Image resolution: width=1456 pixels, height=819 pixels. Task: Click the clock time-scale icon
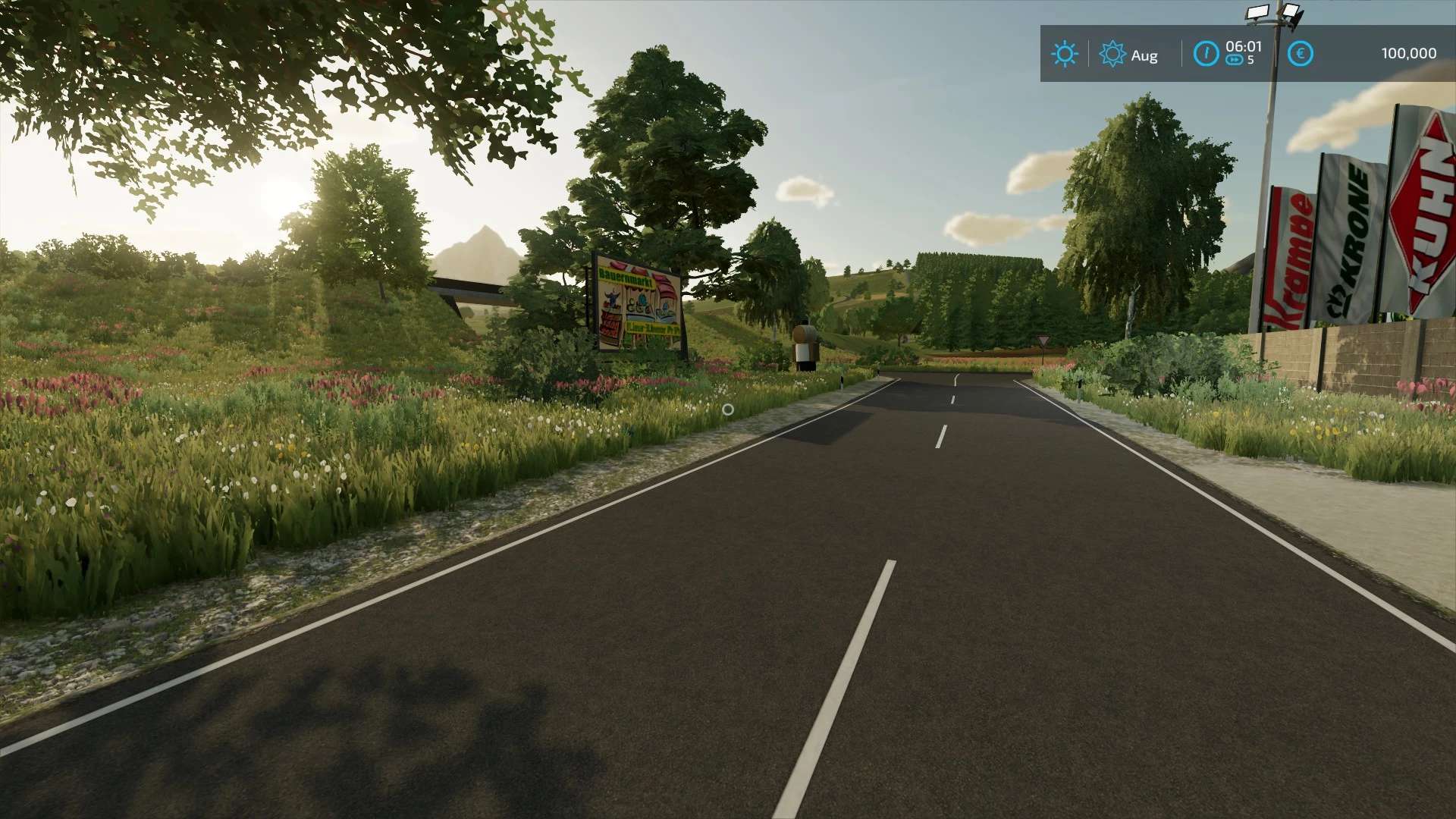tap(1206, 54)
